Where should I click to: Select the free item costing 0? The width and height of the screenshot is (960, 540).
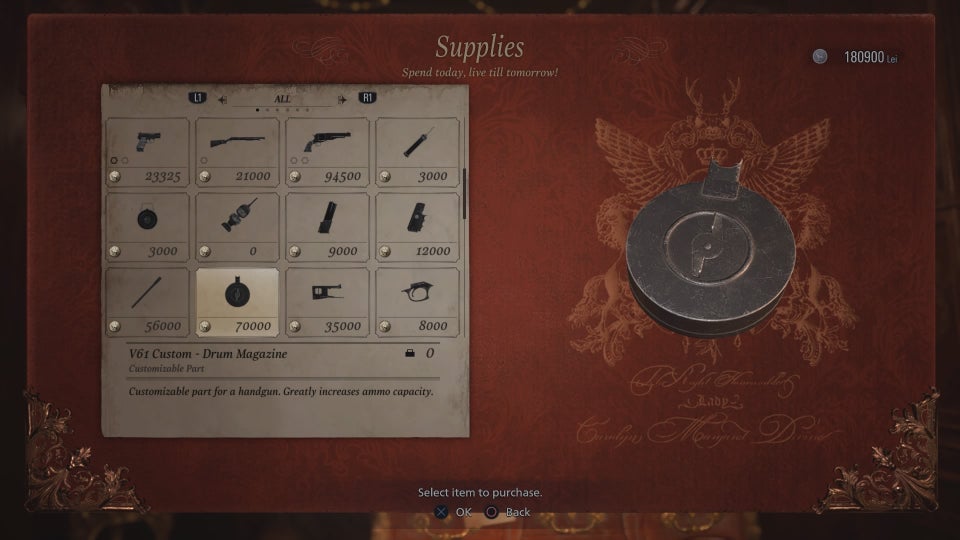tap(237, 226)
